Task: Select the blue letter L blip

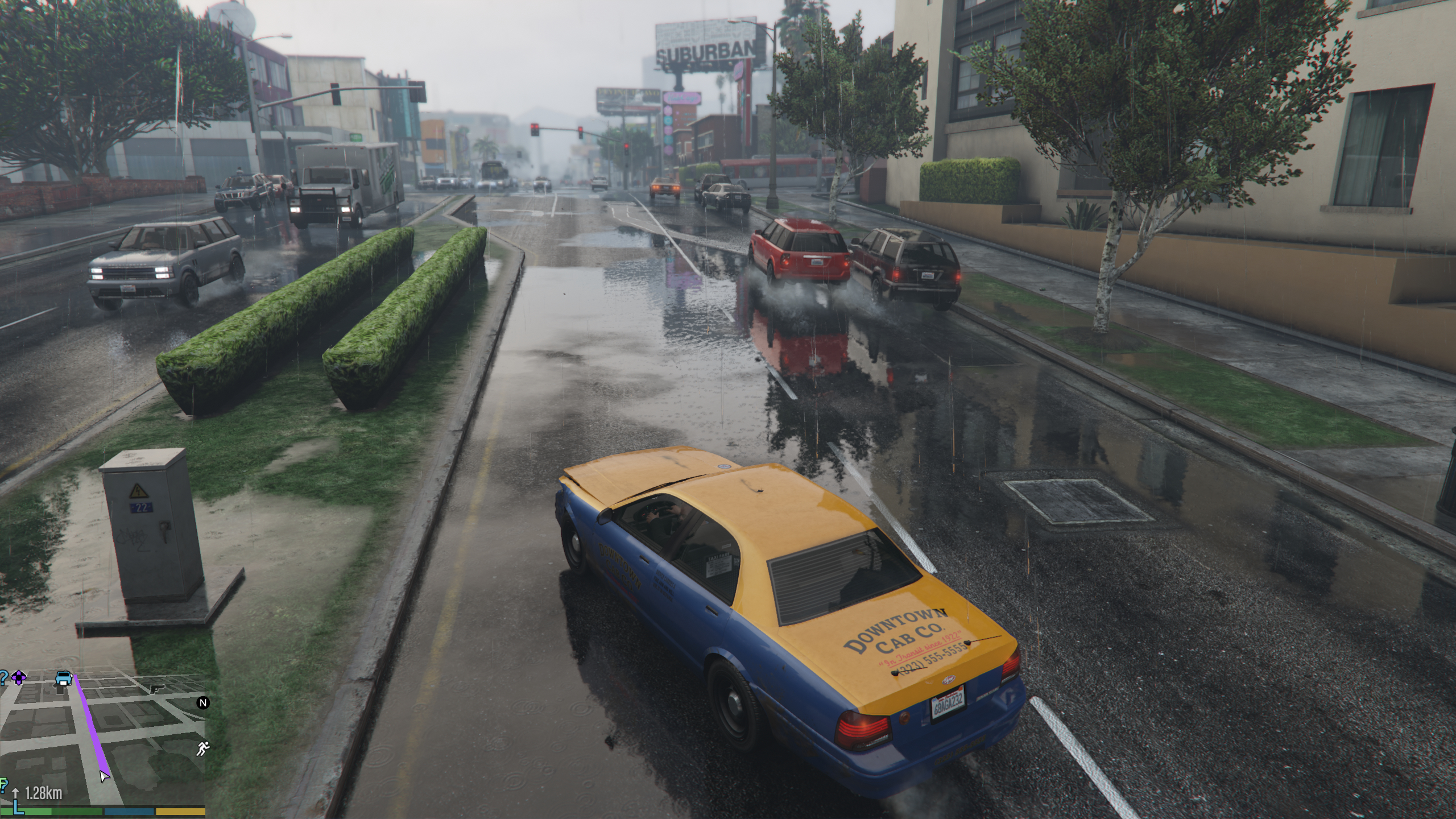Action: click(x=18, y=806)
